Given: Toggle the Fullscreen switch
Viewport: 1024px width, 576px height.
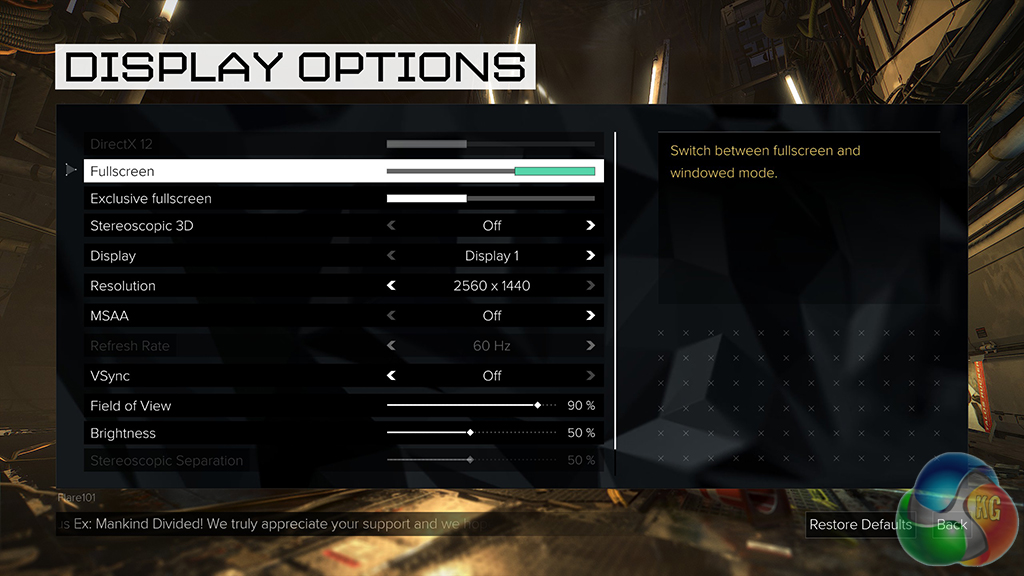Looking at the screenshot, I should pyautogui.click(x=490, y=172).
